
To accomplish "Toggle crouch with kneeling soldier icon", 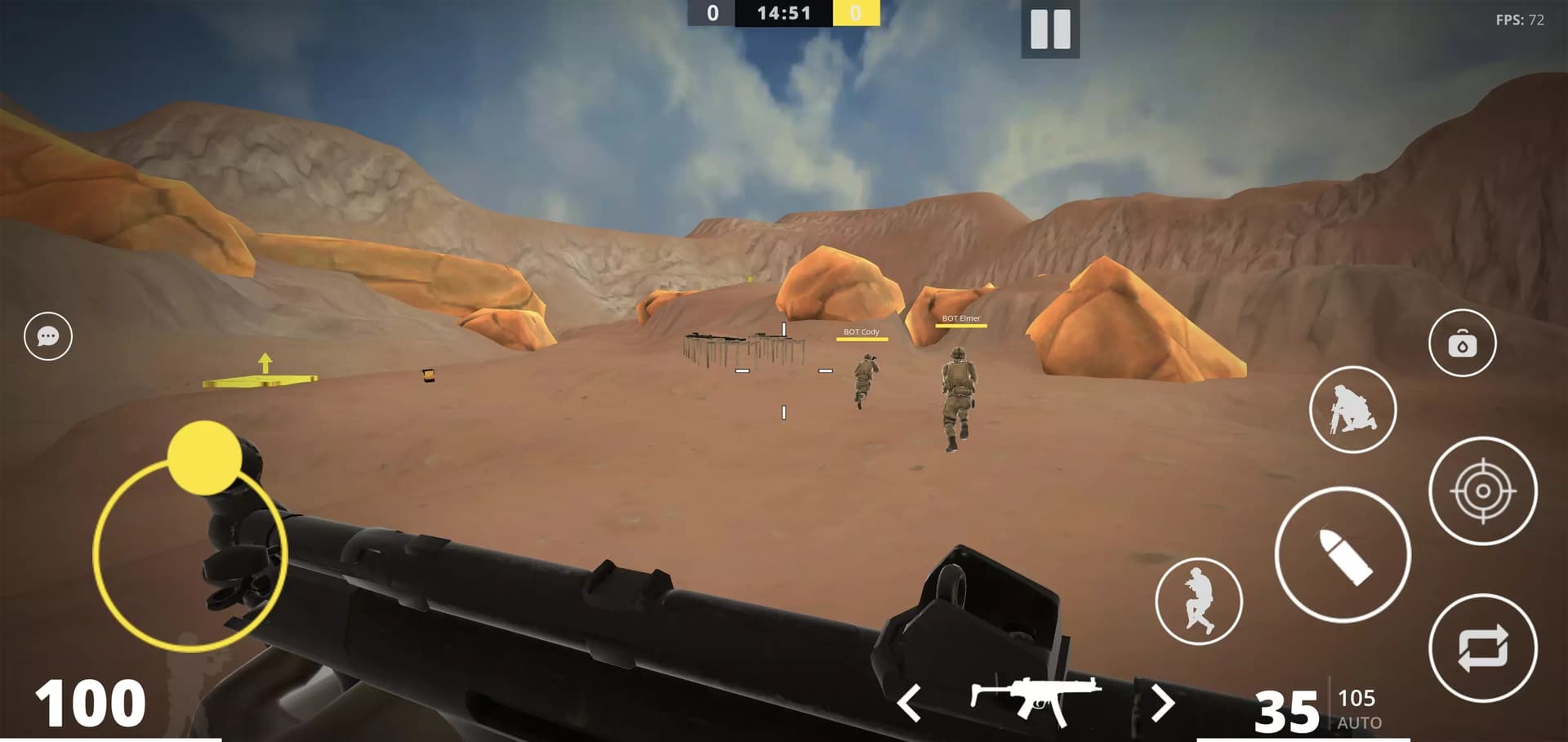I will tap(1352, 410).
